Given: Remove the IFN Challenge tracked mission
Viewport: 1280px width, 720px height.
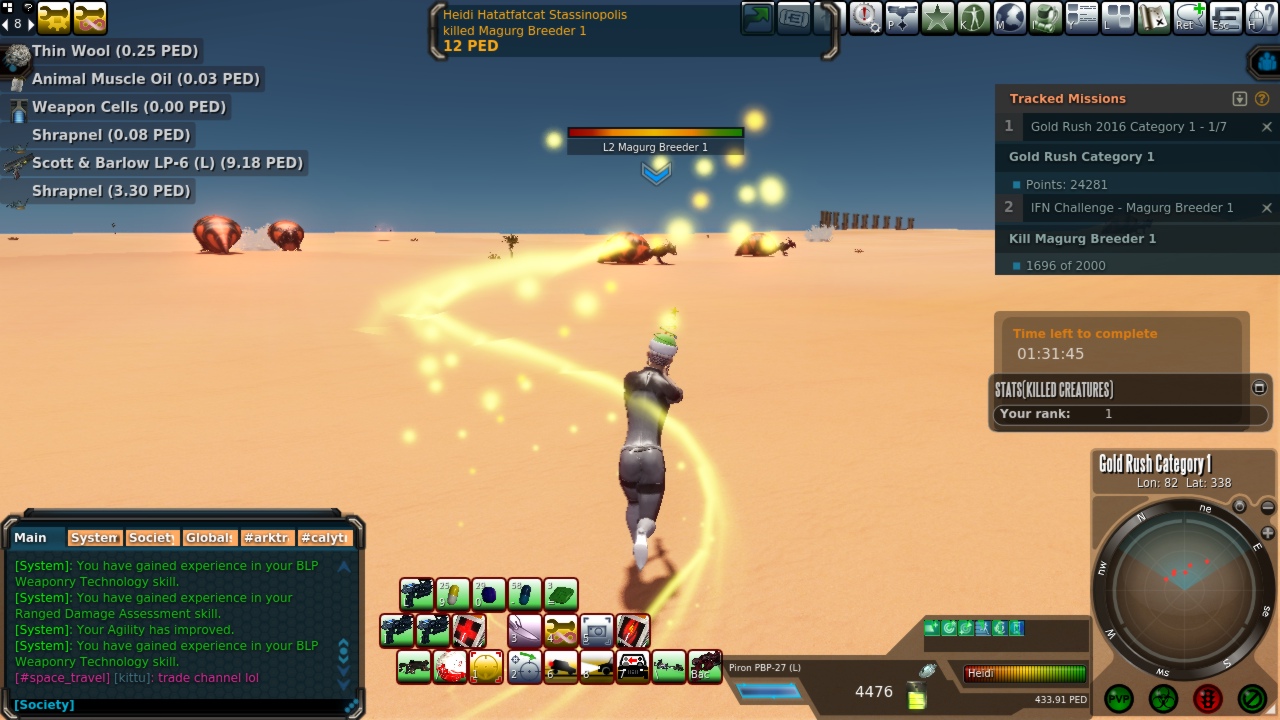Looking at the screenshot, I should pos(1267,208).
